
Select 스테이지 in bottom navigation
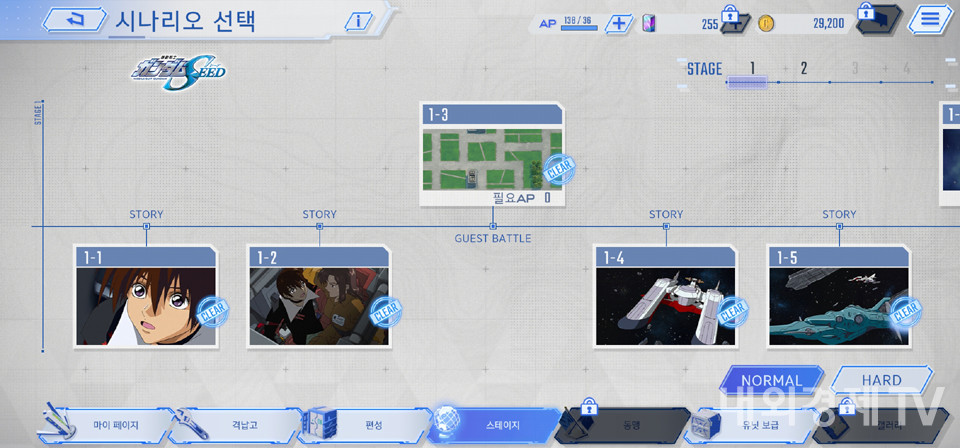495,426
